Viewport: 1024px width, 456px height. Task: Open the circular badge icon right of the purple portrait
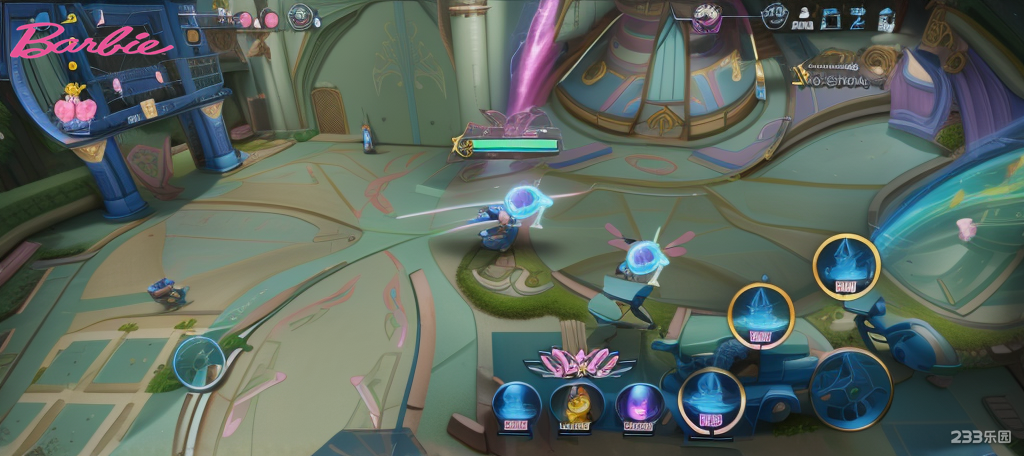click(775, 15)
